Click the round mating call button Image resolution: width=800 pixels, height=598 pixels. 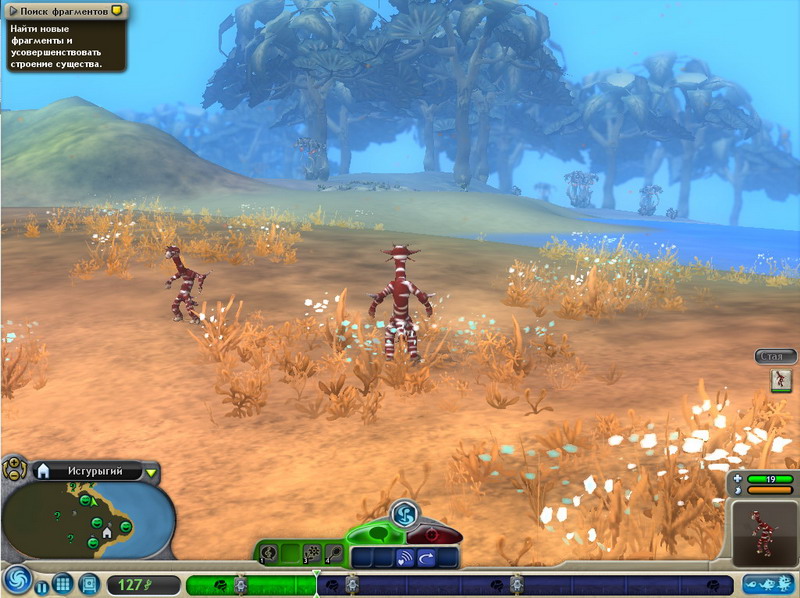[404, 513]
